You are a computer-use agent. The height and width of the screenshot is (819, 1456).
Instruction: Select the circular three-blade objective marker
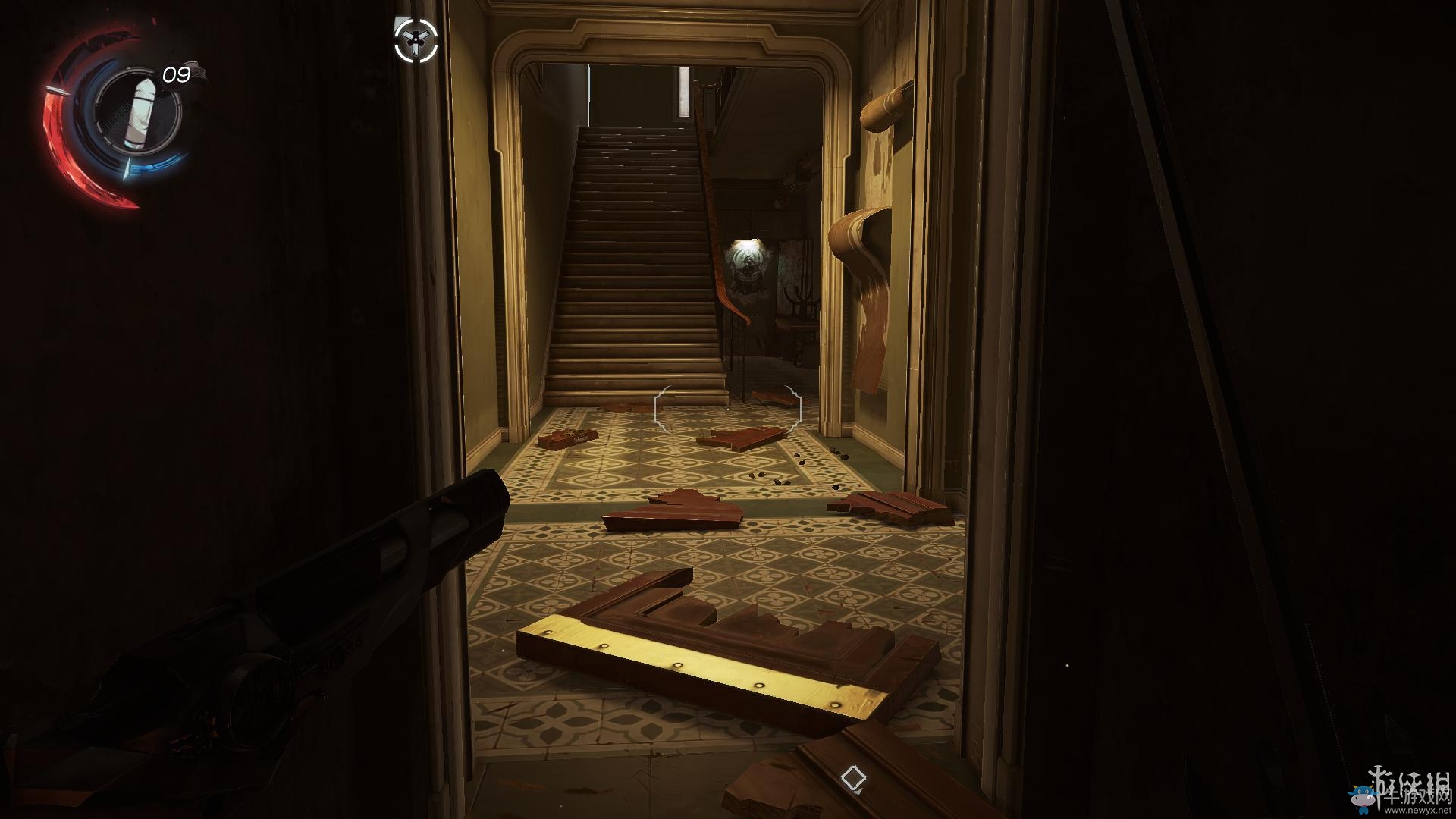click(x=416, y=40)
